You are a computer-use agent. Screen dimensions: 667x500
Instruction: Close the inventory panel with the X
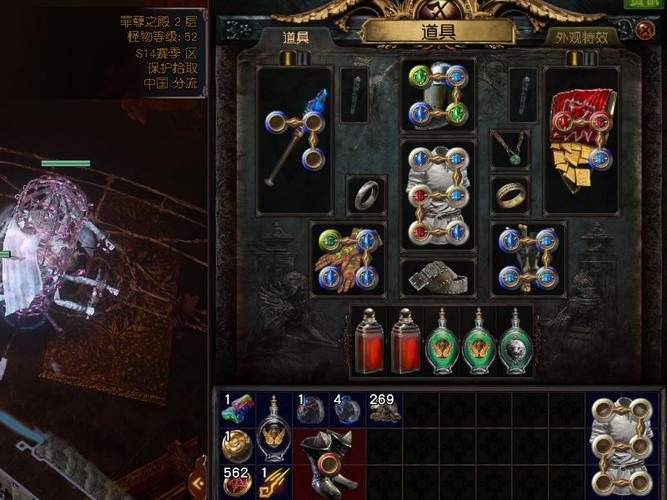click(x=643, y=31)
